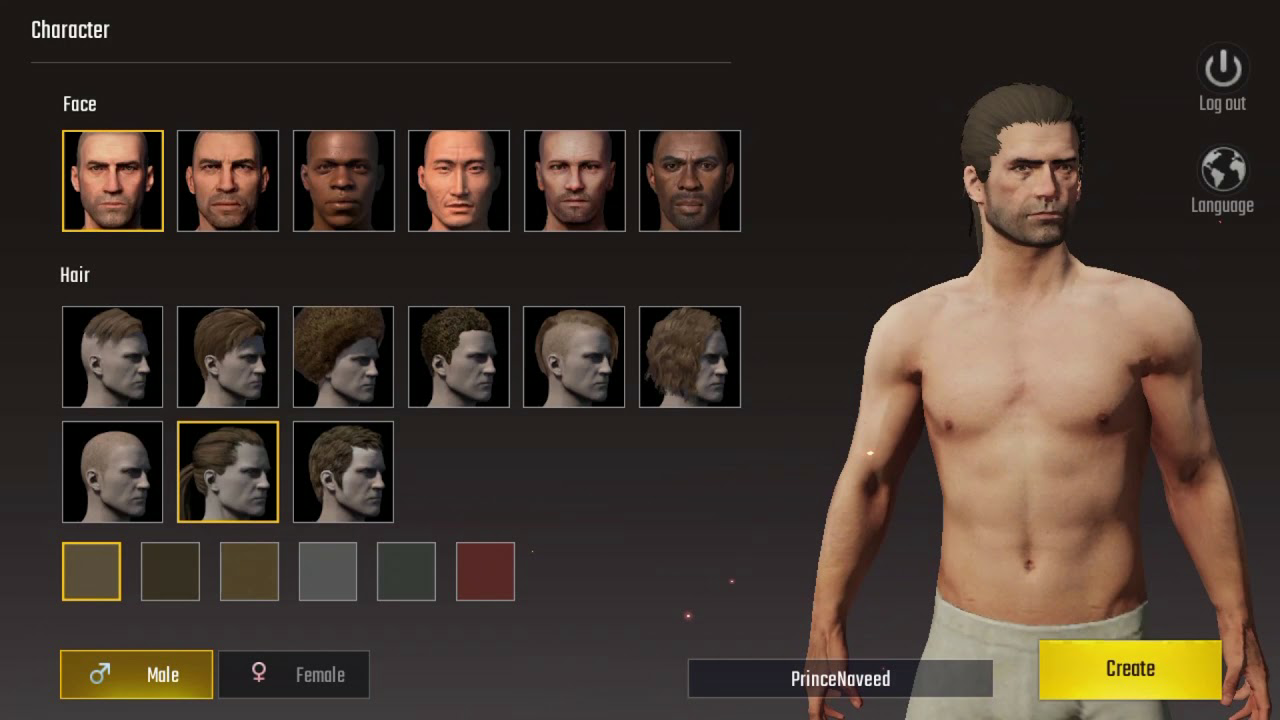Pick the ponytail hairstyle thumbnail
1280x720 pixels.
click(x=228, y=472)
